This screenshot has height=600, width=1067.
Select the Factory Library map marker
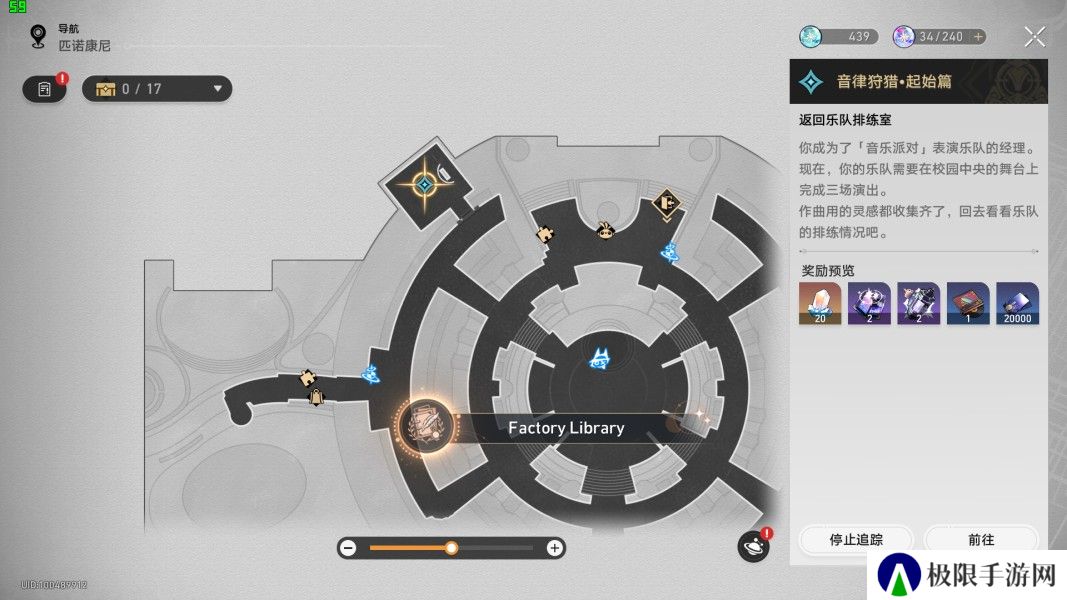[x=425, y=427]
